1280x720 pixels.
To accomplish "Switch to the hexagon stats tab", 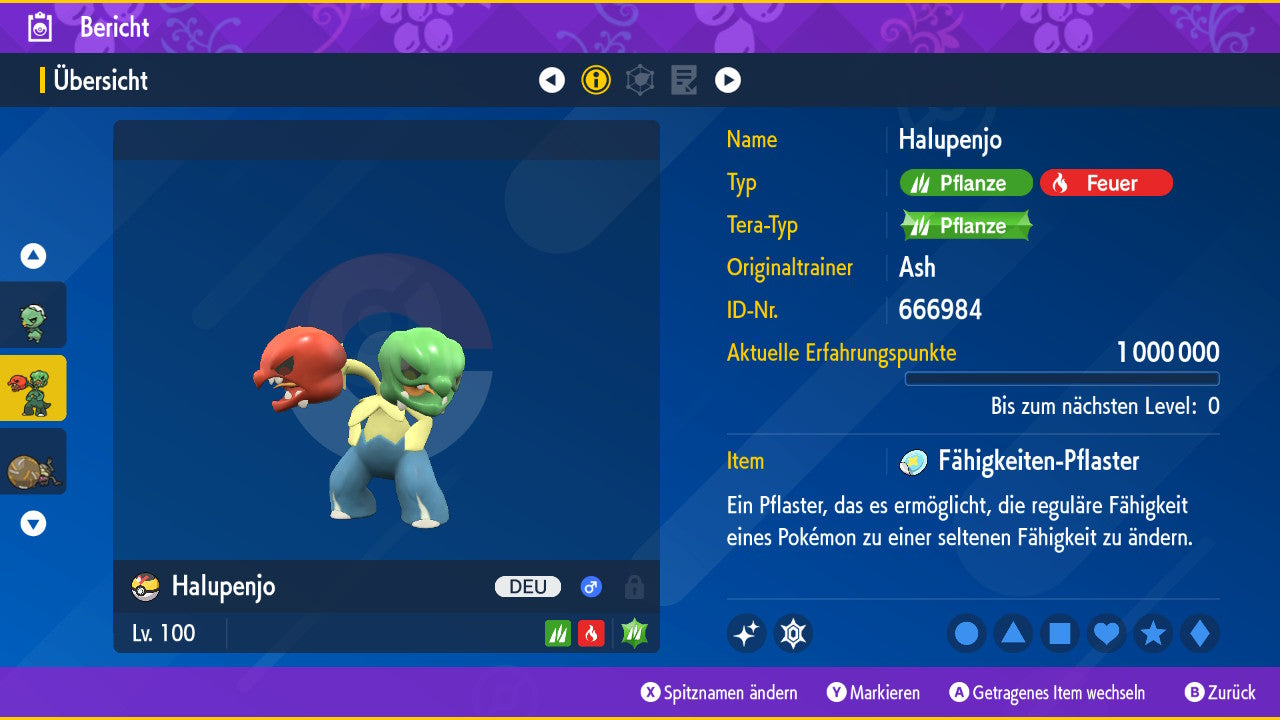I will pos(640,80).
